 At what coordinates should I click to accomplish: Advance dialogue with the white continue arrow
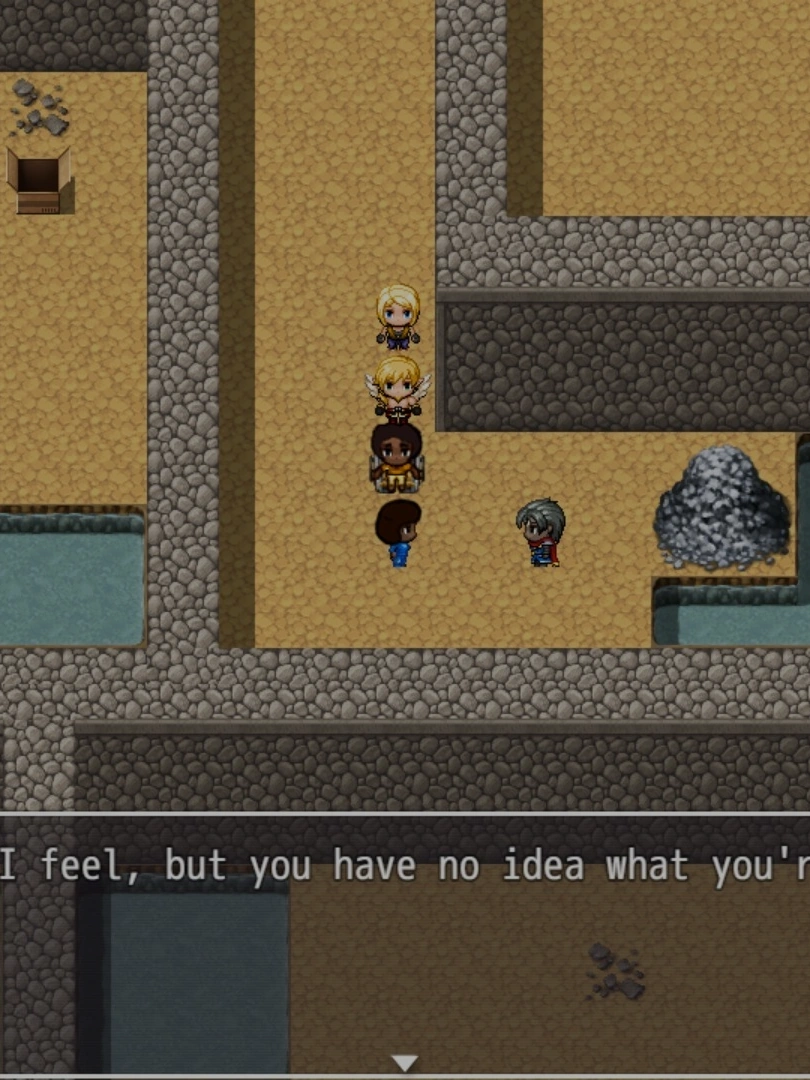[x=404, y=1062]
